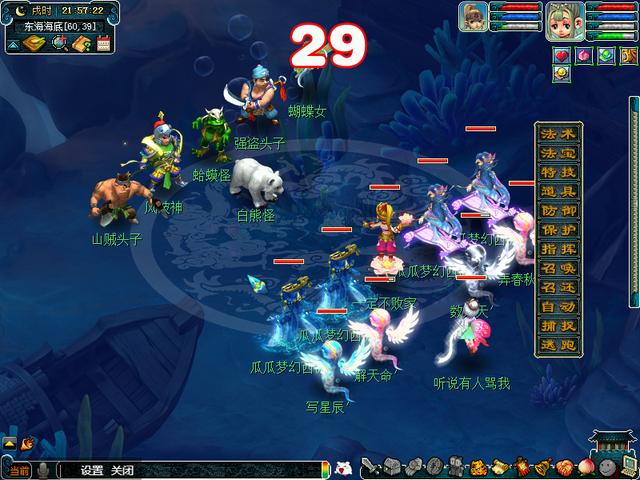Open the 道具 item command
Image resolution: width=640 pixels, height=480 pixels.
[559, 191]
